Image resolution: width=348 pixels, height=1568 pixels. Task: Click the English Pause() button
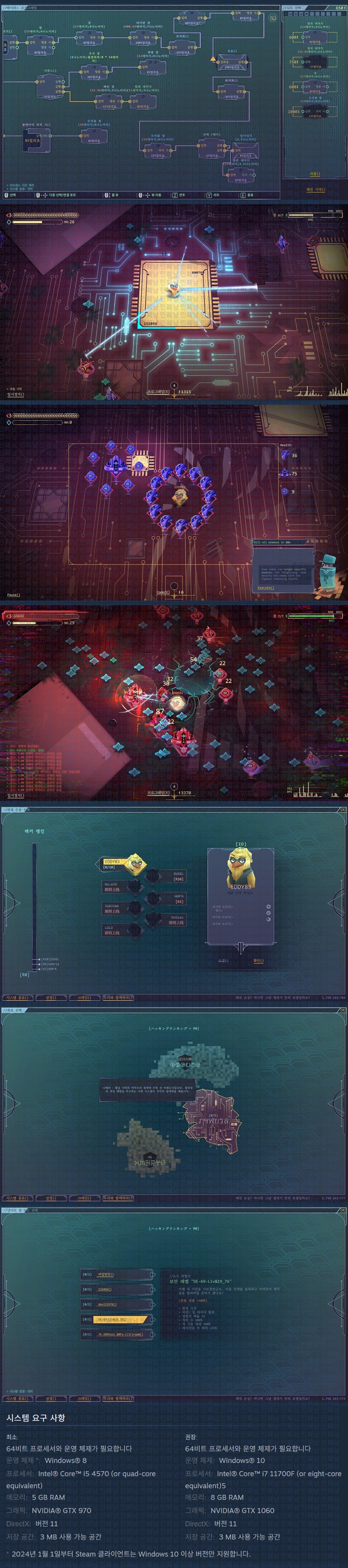[x=13, y=595]
